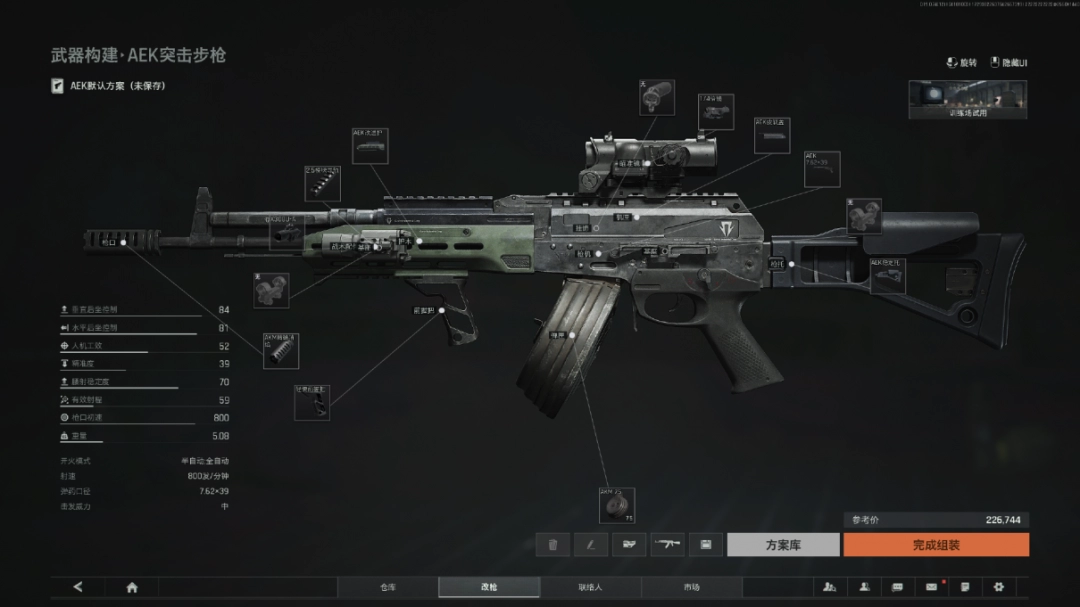Image resolution: width=1080 pixels, height=607 pixels.
Task: Select the drum magazine attachment slot
Action: coord(616,505)
